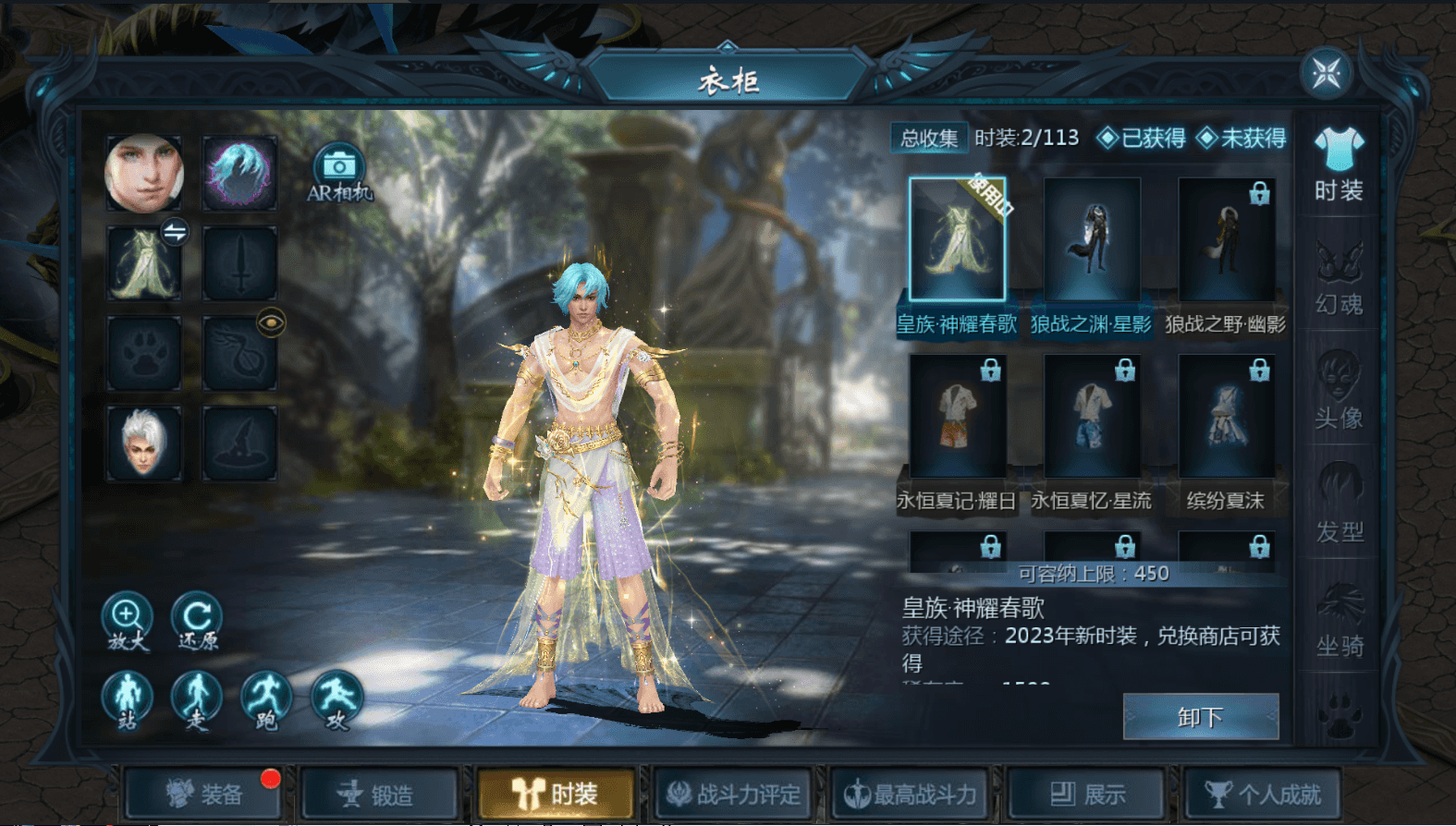Close the wardrobe window
Viewport: 1456px width, 826px height.
pyautogui.click(x=1327, y=74)
